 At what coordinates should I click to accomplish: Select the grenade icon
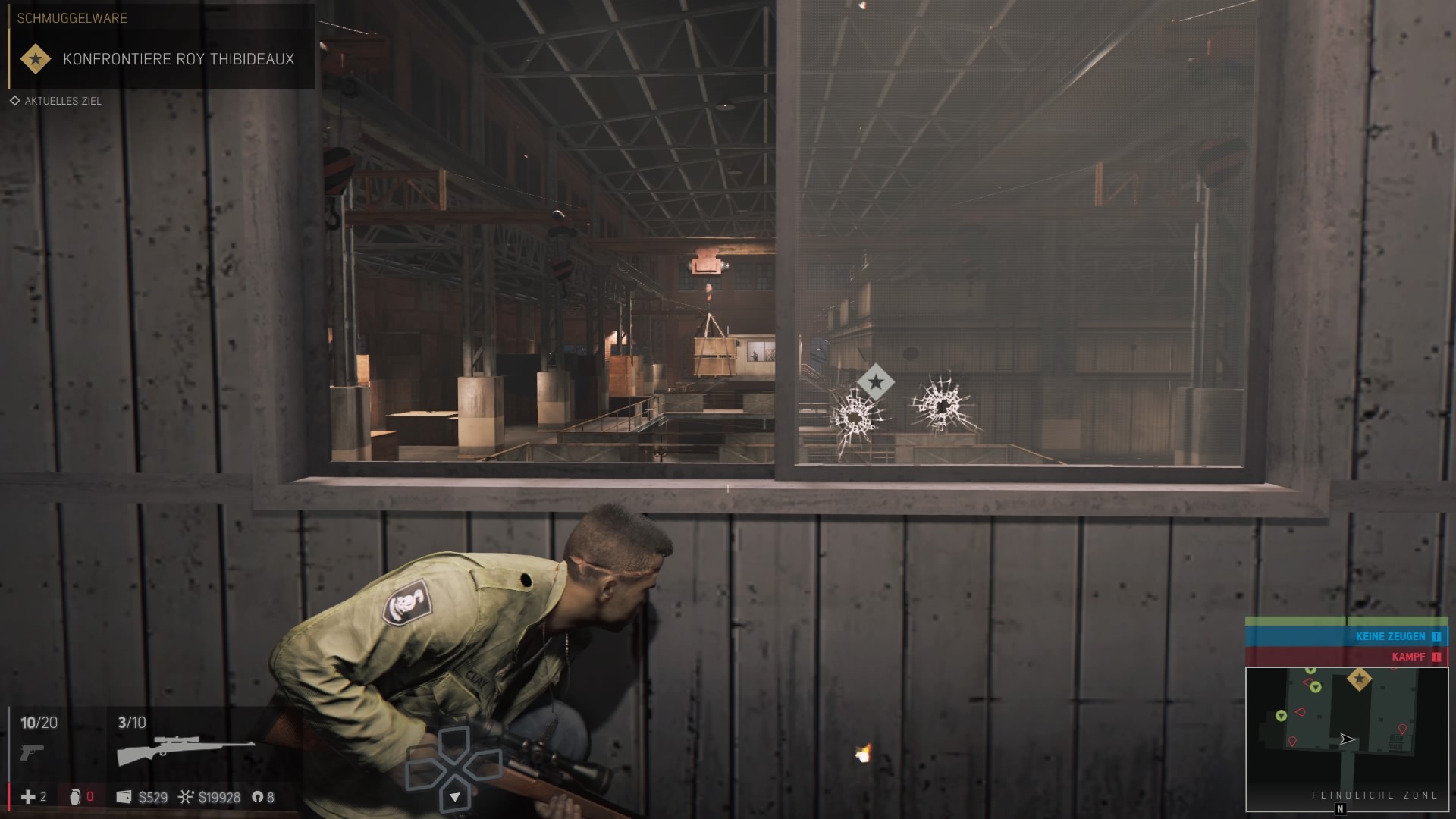[74, 796]
